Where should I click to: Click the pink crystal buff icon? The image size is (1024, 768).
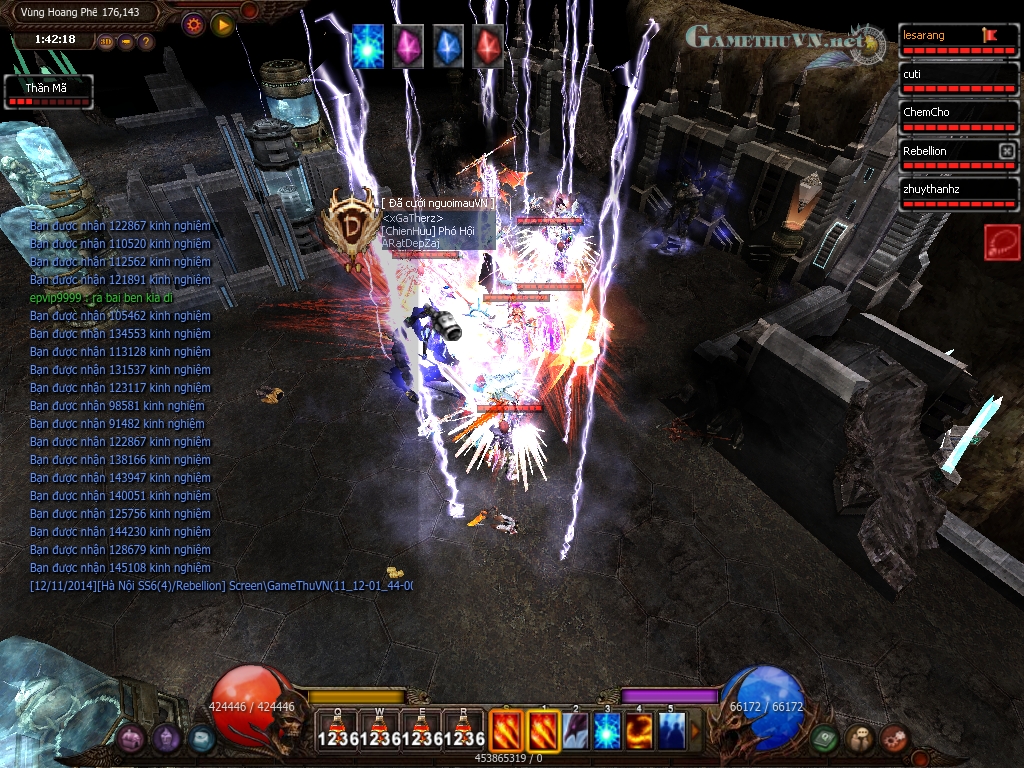tap(408, 46)
